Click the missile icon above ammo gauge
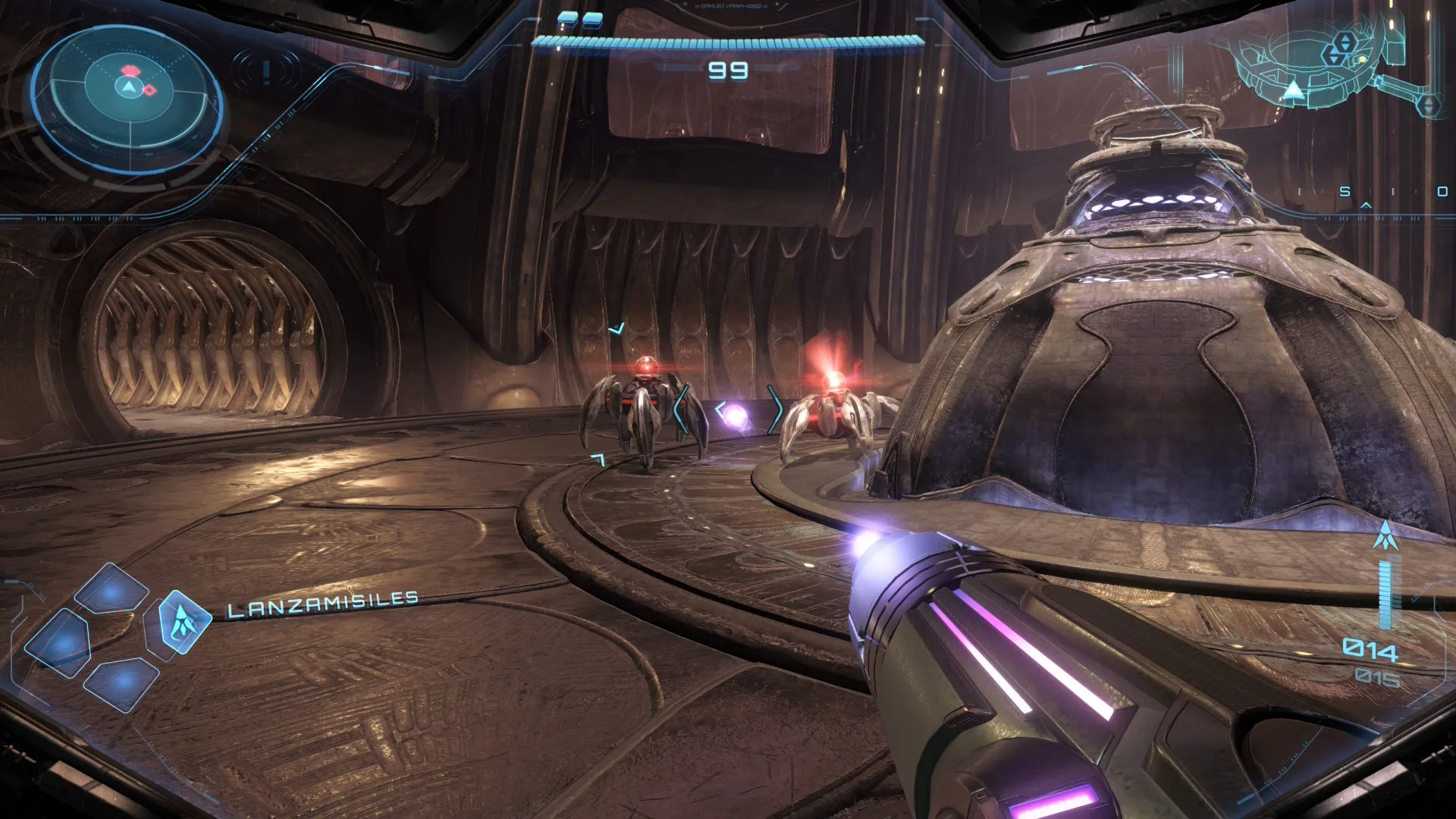1456x819 pixels. (x=1385, y=536)
